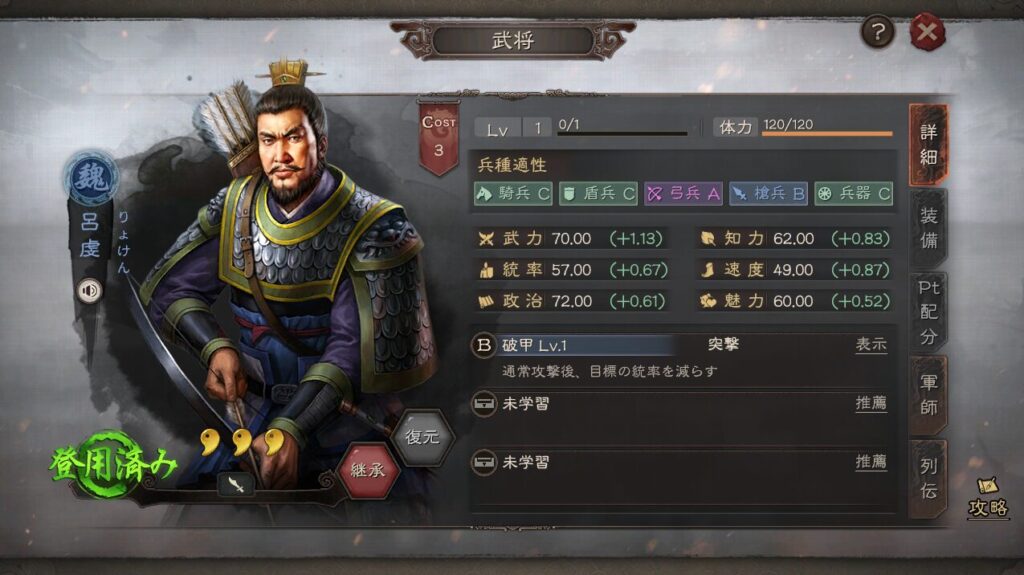Select the 盾兵 C troop aptitude
Screen dimensions: 1024x575
[x=598, y=194]
